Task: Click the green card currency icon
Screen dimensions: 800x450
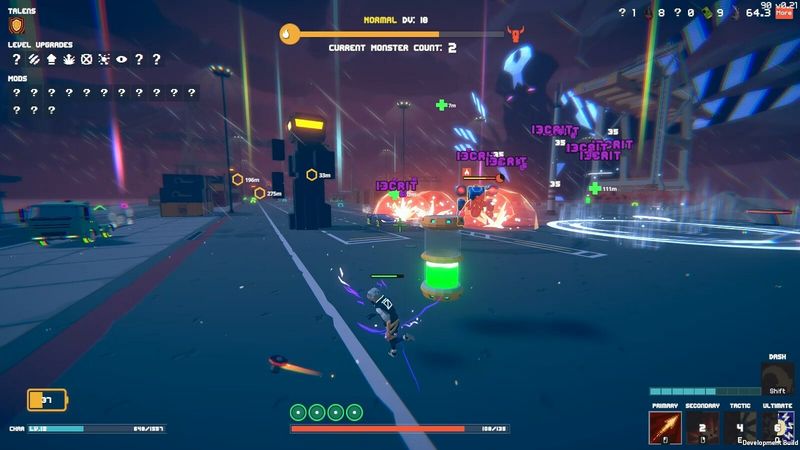Action: [x=704, y=13]
